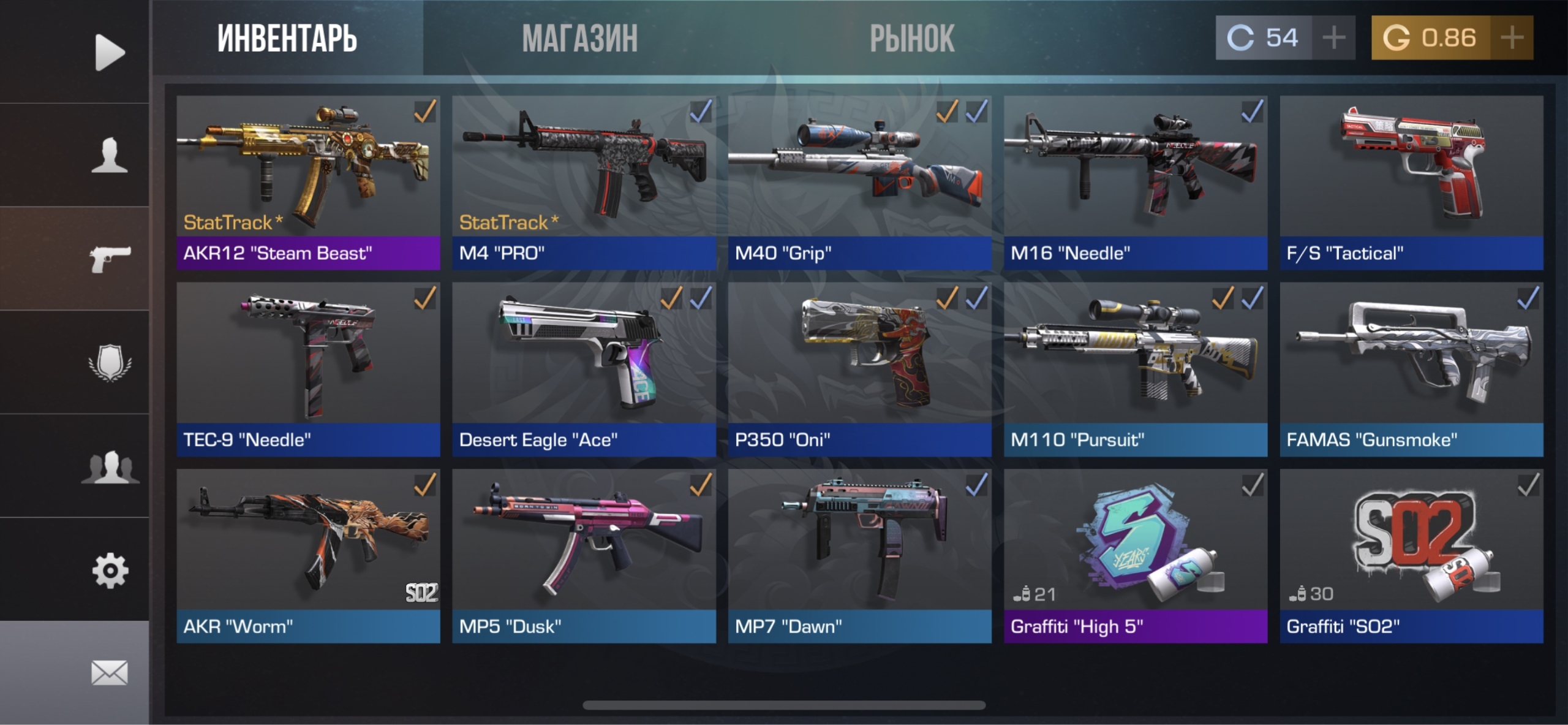This screenshot has height=725, width=1568.
Task: Add more gold with plus button
Action: point(1512,38)
